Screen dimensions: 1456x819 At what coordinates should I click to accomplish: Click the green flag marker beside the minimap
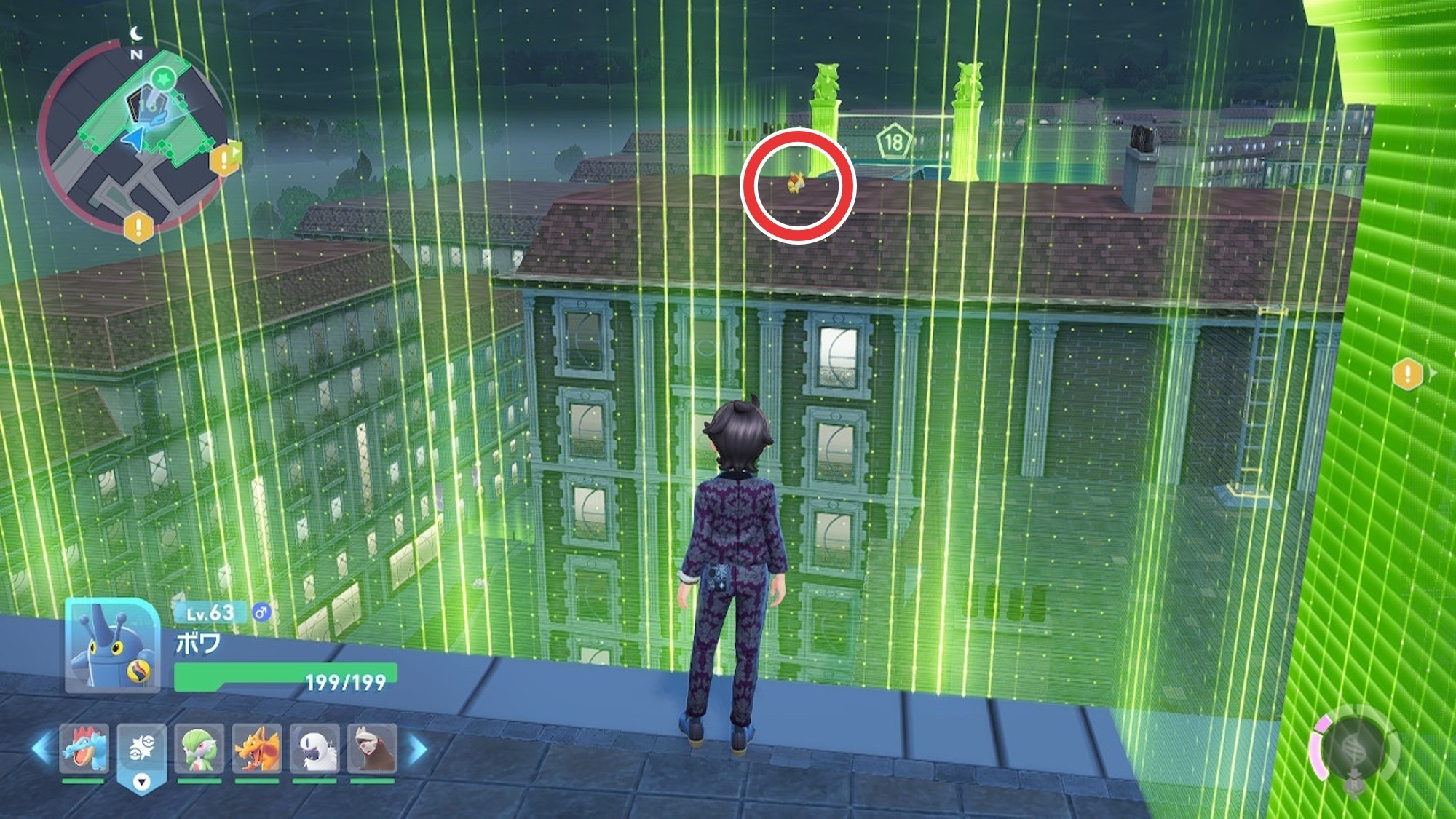[236, 152]
